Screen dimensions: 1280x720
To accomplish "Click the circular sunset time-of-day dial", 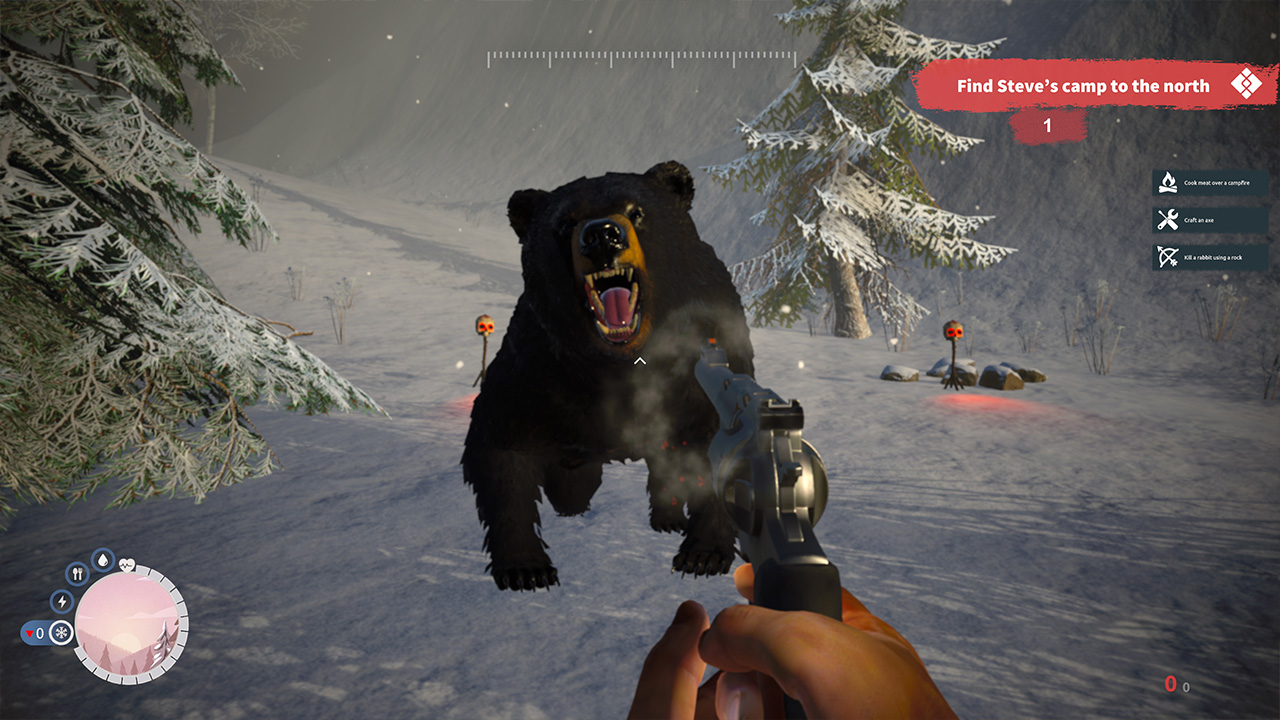I will coord(126,624).
